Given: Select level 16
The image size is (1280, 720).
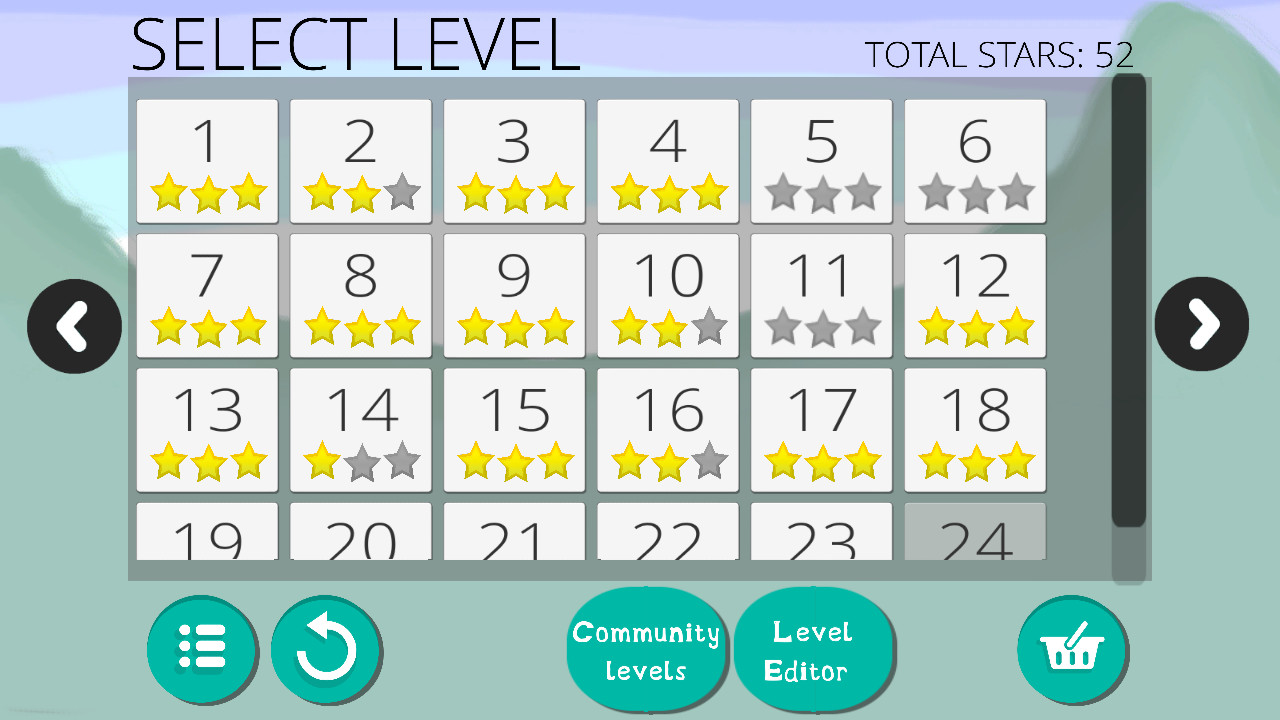Looking at the screenshot, I should click(x=667, y=430).
